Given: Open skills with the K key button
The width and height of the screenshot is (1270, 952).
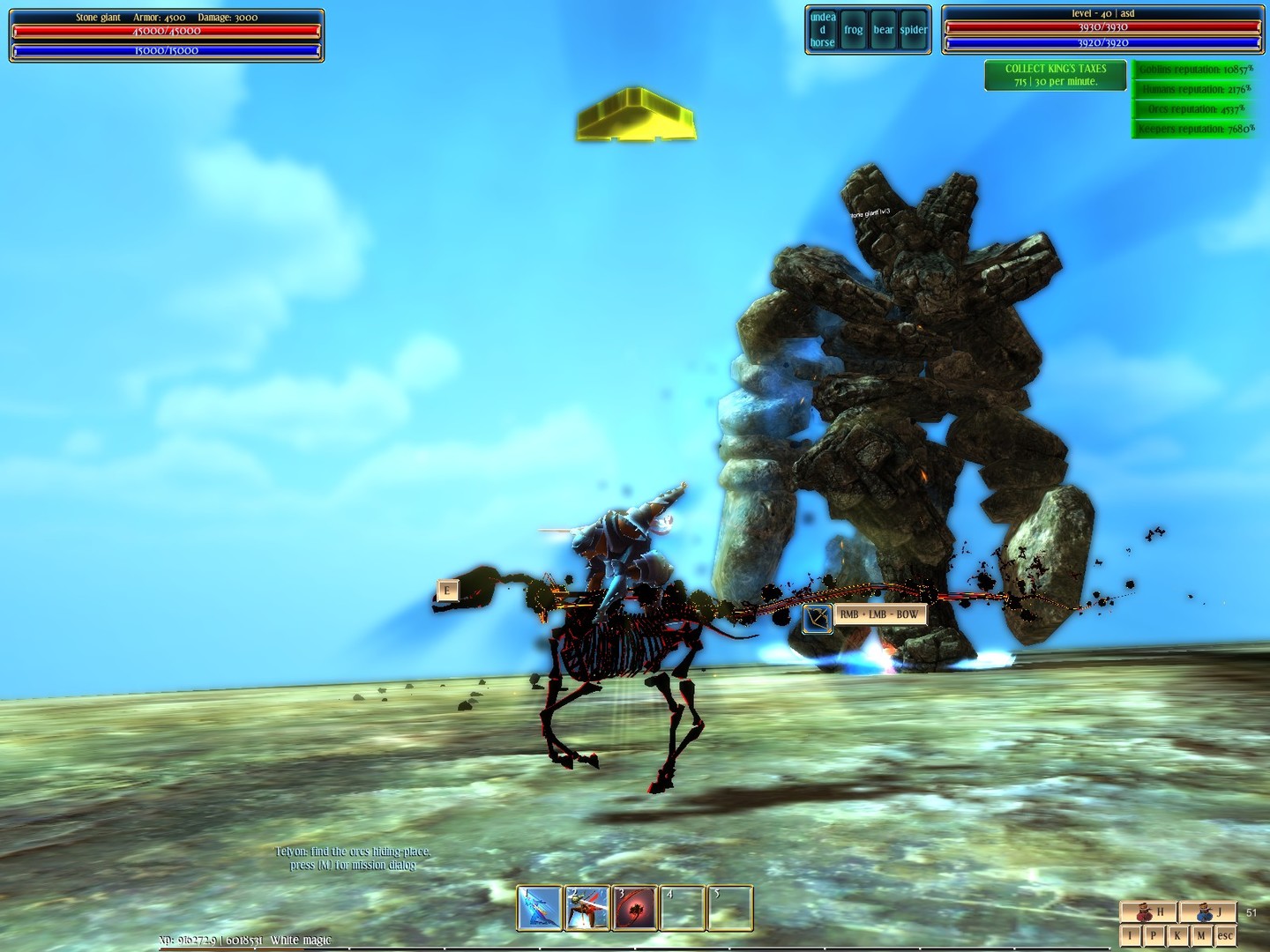Looking at the screenshot, I should 1176,934.
